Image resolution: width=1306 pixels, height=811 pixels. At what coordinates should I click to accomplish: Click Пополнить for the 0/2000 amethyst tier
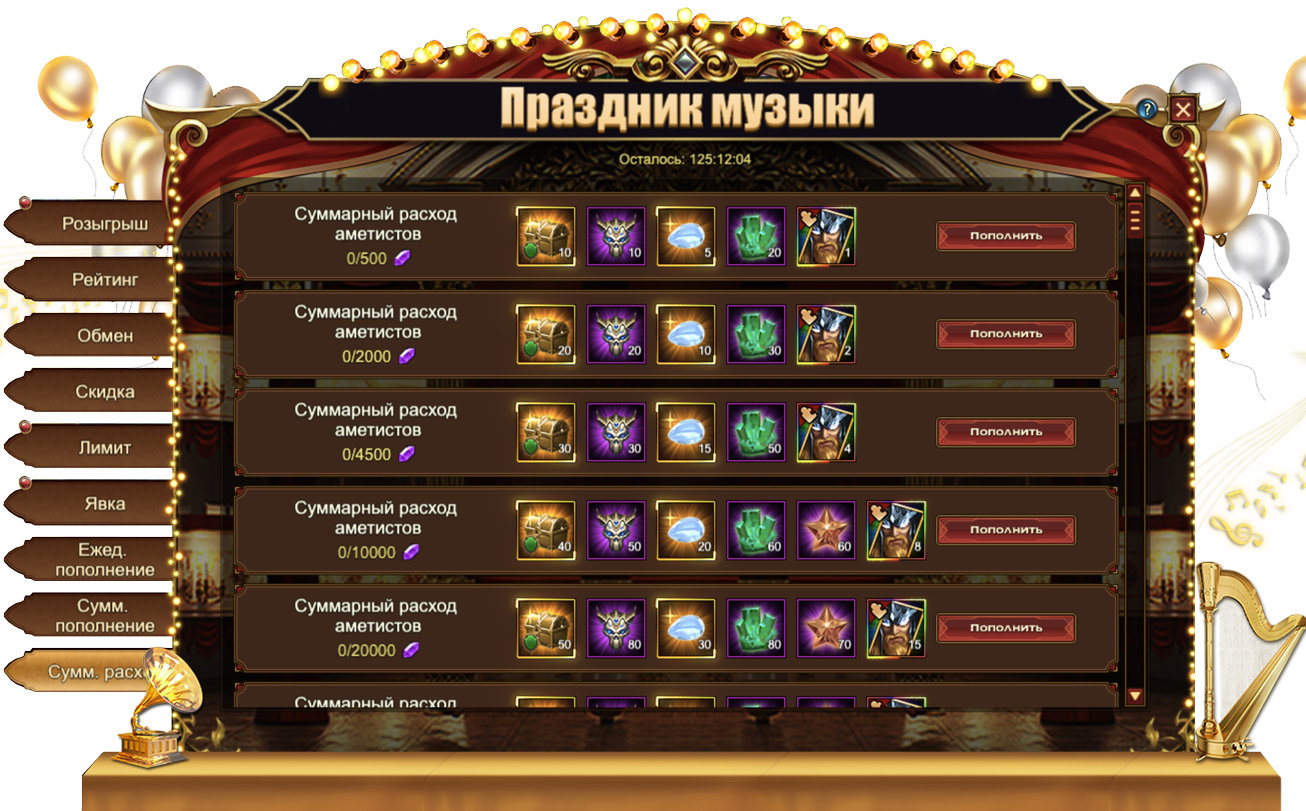pos(1006,334)
